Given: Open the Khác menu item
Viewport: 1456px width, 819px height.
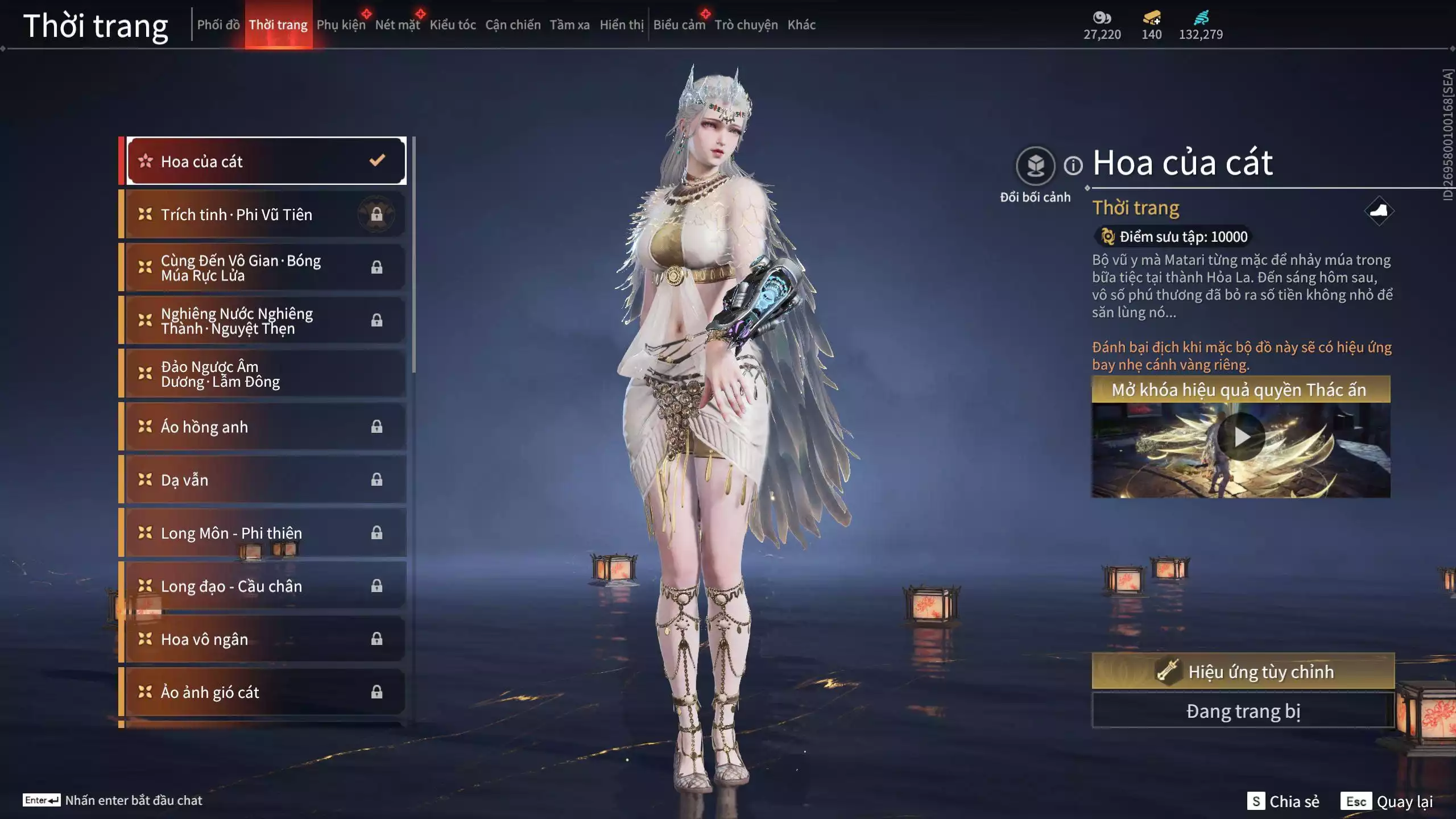Looking at the screenshot, I should 802,24.
